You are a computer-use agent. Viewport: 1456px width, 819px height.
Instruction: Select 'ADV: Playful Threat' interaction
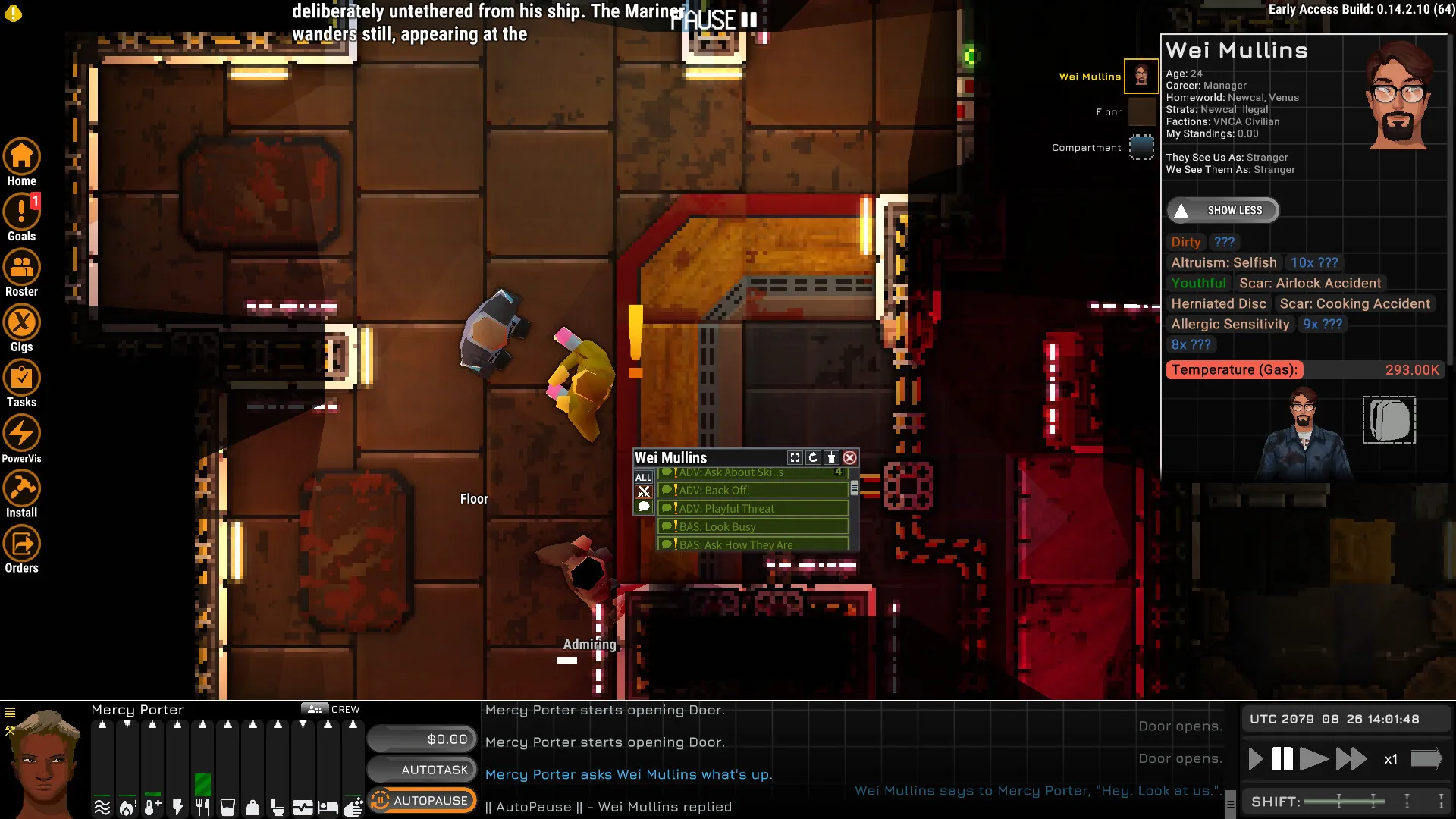point(752,509)
